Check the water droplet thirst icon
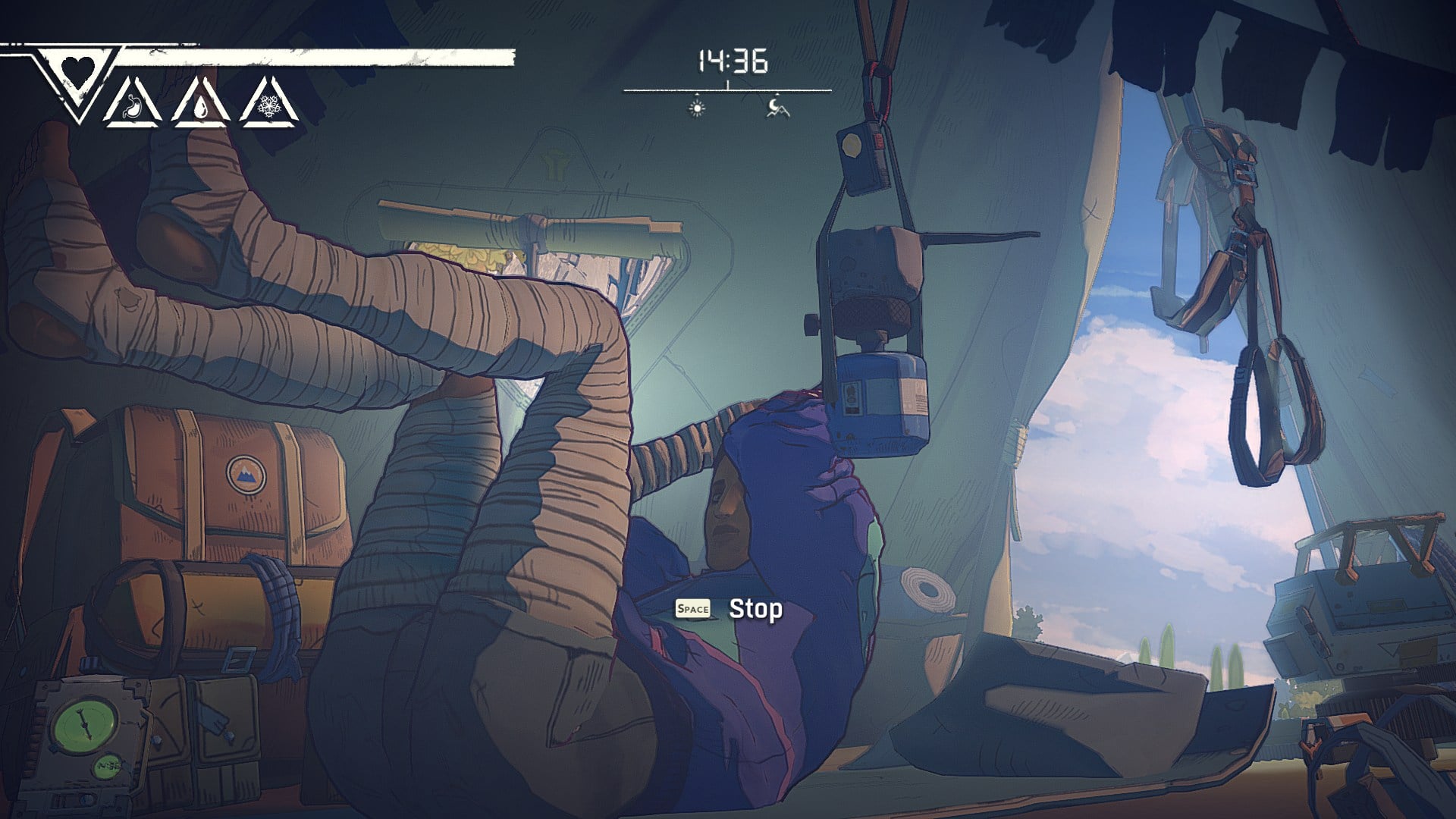Screen dimensions: 1456x819 pos(200,107)
